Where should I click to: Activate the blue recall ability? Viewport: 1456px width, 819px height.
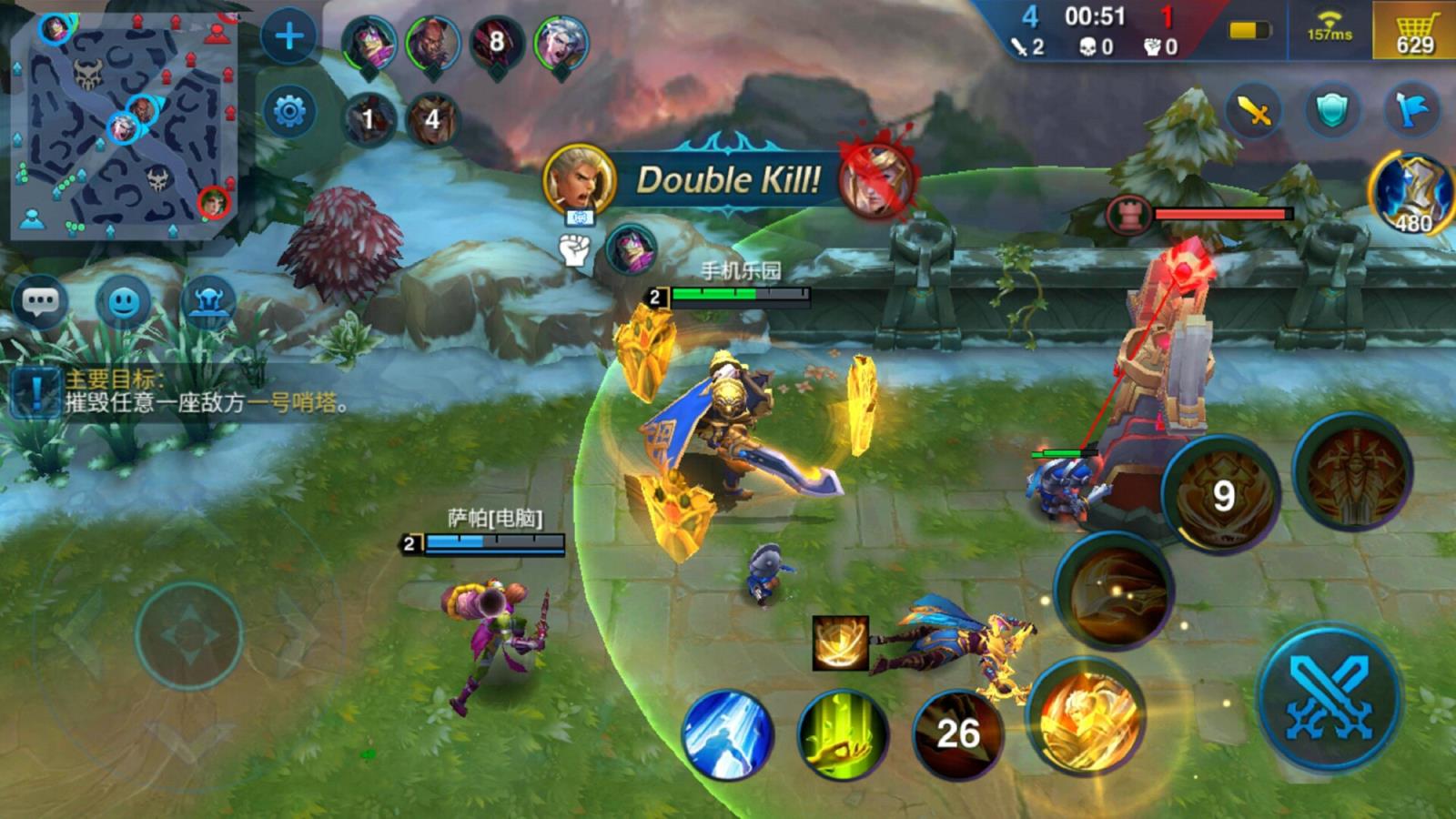click(726, 733)
